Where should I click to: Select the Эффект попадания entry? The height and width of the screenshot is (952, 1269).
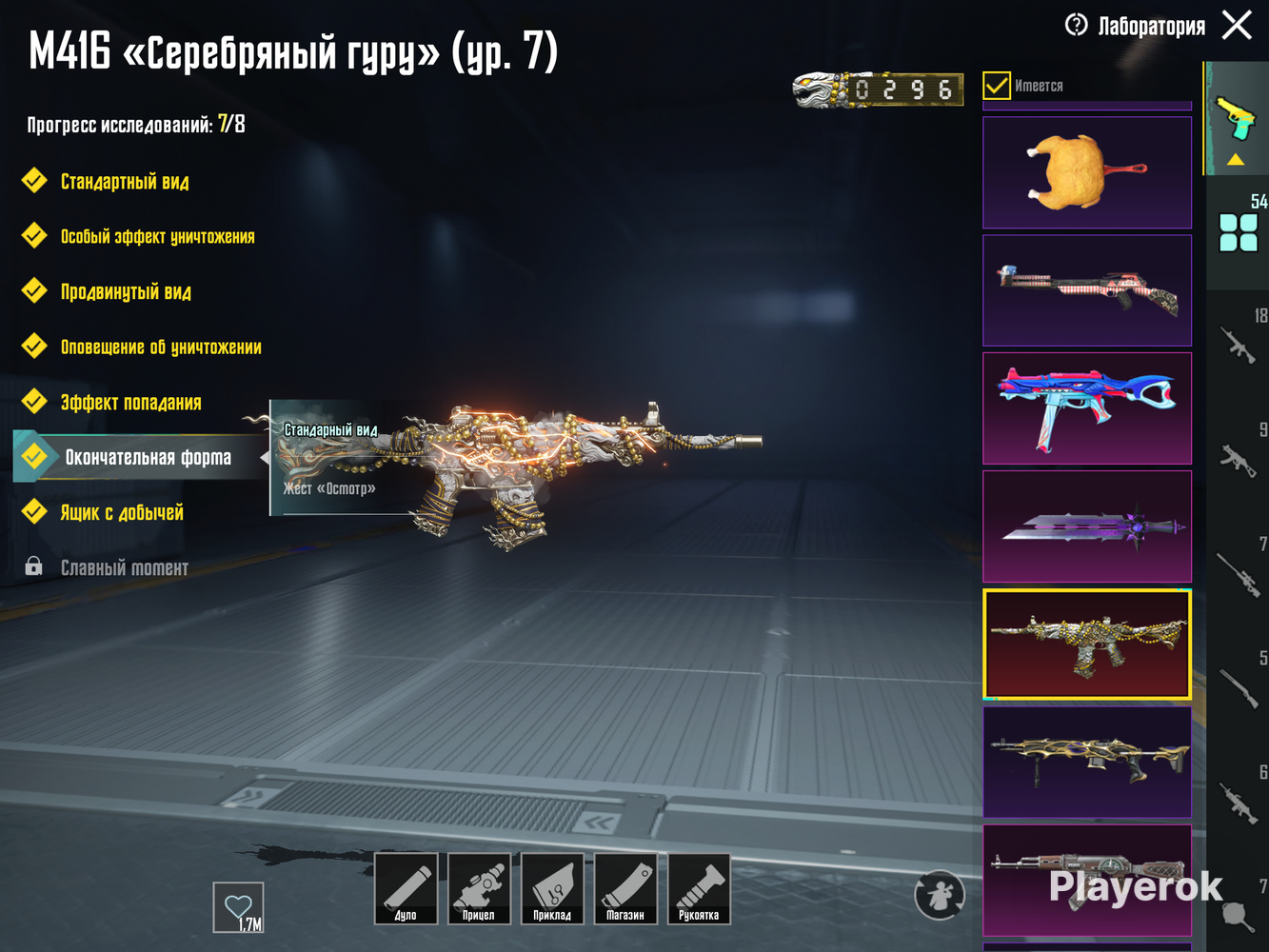click(x=130, y=402)
